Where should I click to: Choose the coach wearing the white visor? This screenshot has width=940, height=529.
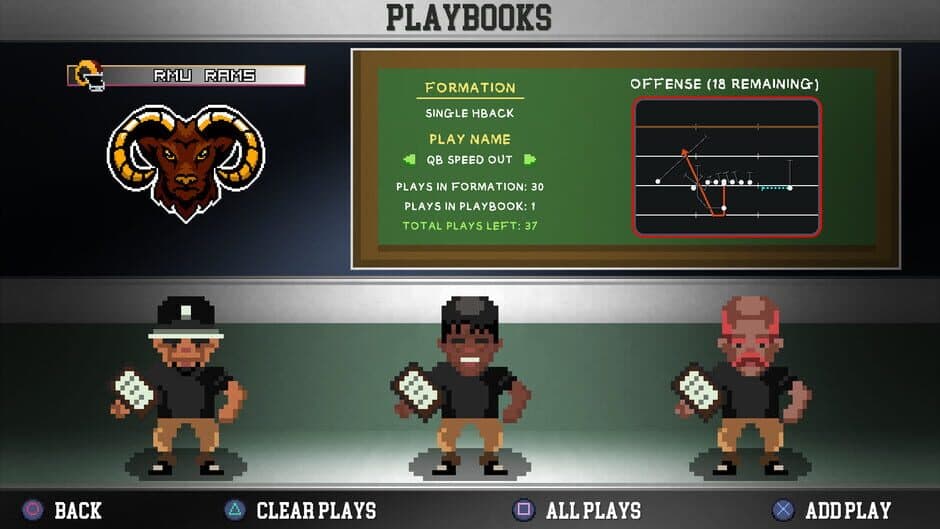coord(184,386)
